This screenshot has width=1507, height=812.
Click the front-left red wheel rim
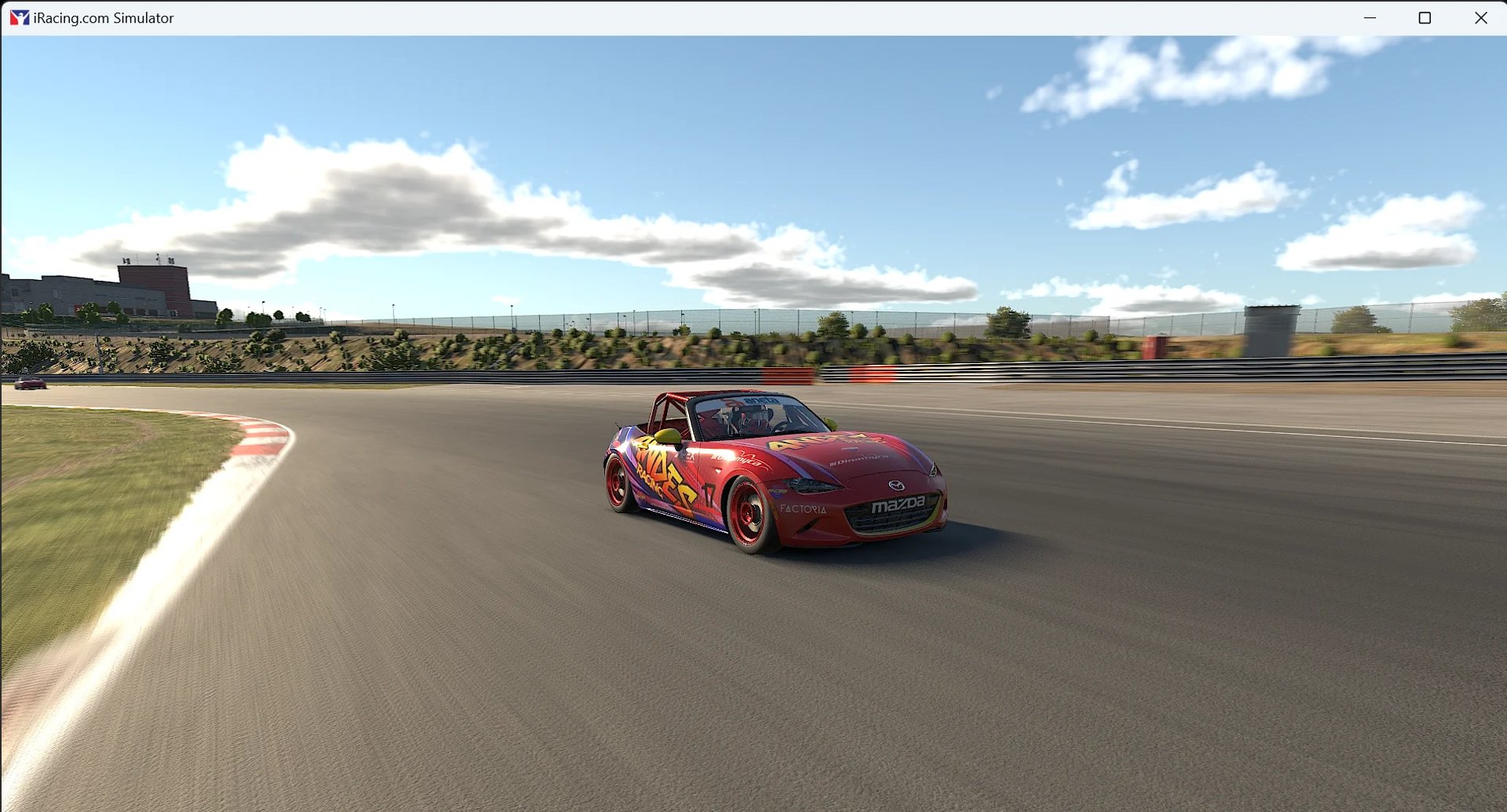[748, 510]
